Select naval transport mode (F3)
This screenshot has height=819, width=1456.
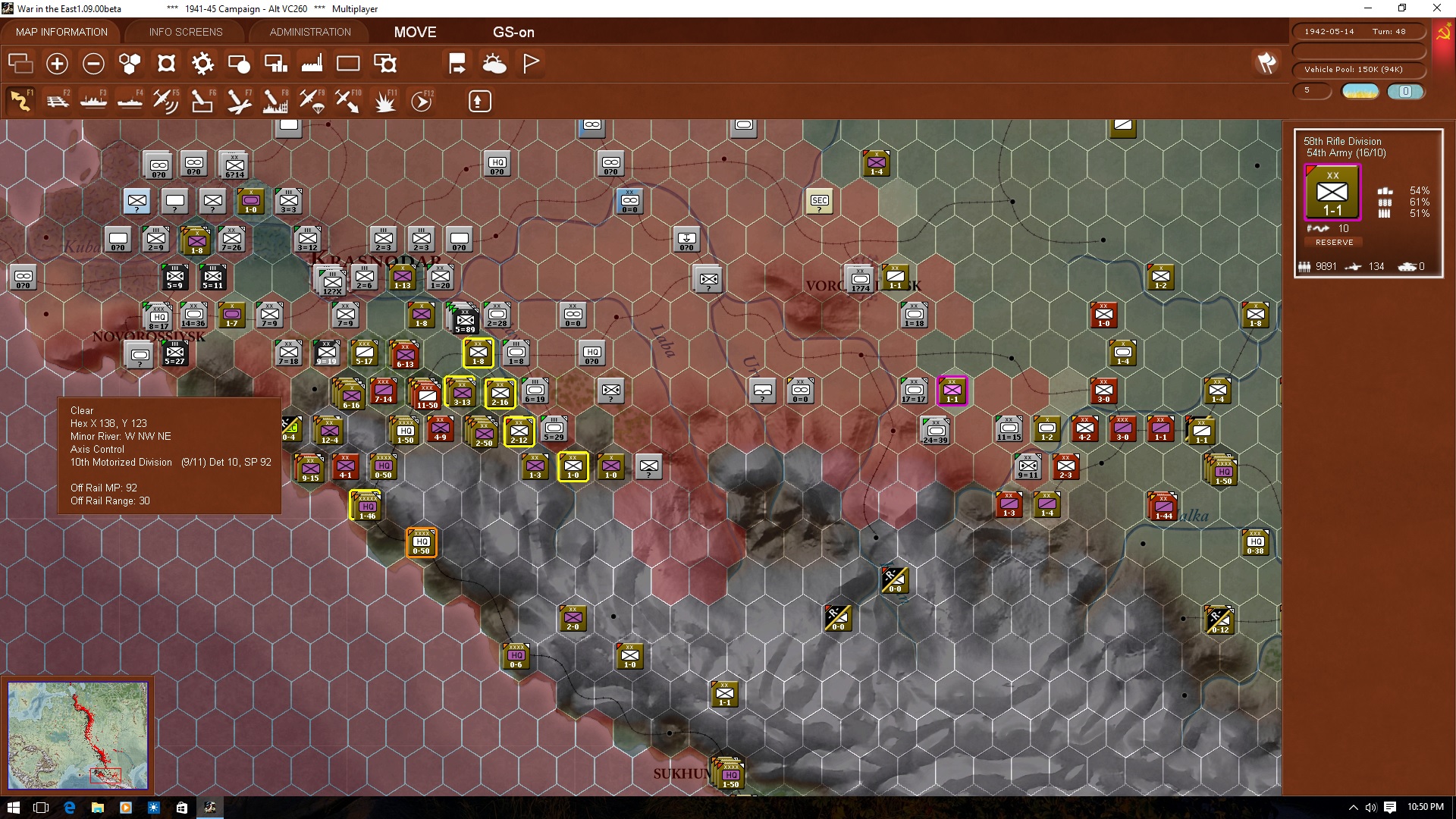94,101
